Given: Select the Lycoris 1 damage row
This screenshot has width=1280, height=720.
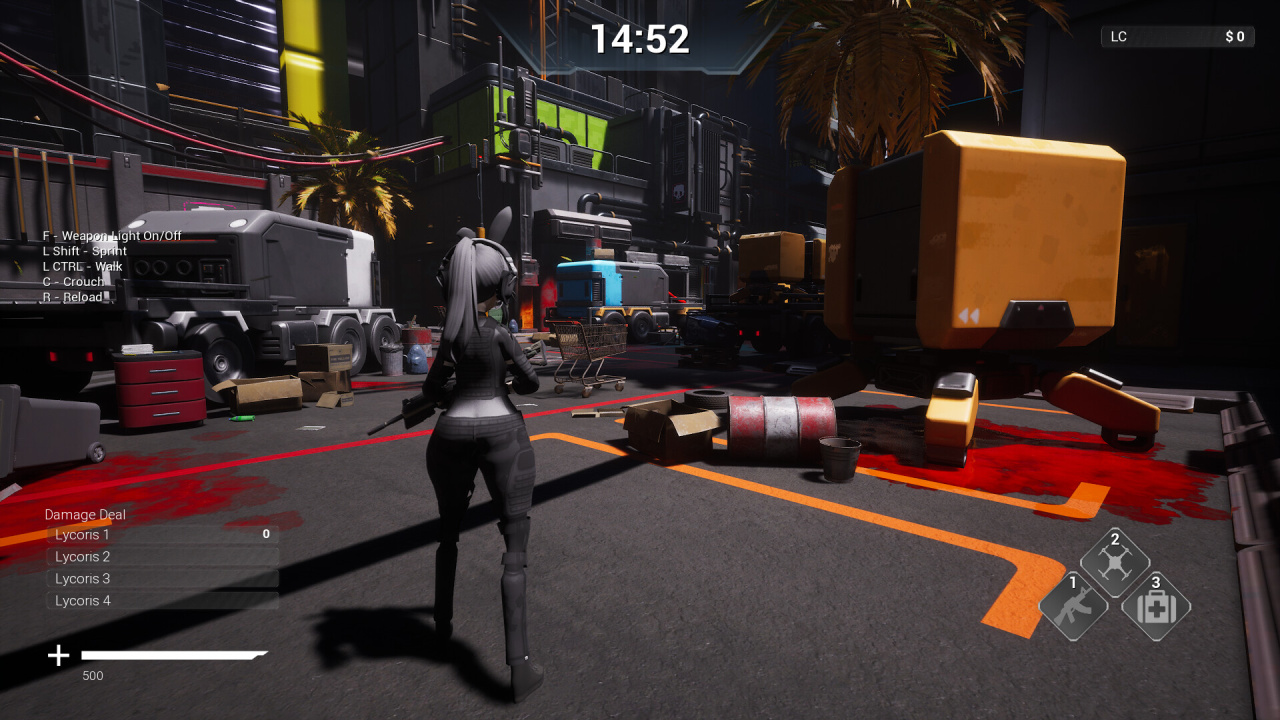Looking at the screenshot, I should [x=162, y=535].
